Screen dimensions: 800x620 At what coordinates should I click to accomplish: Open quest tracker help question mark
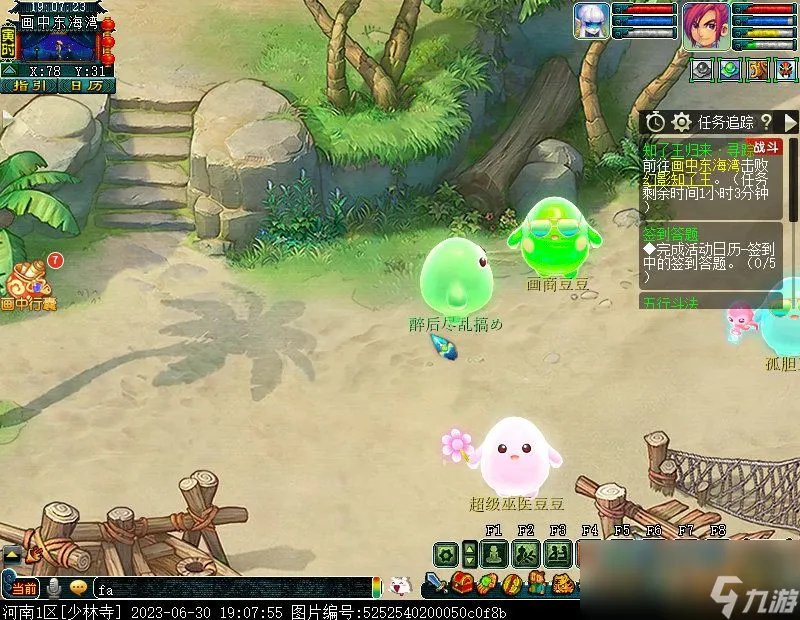767,122
